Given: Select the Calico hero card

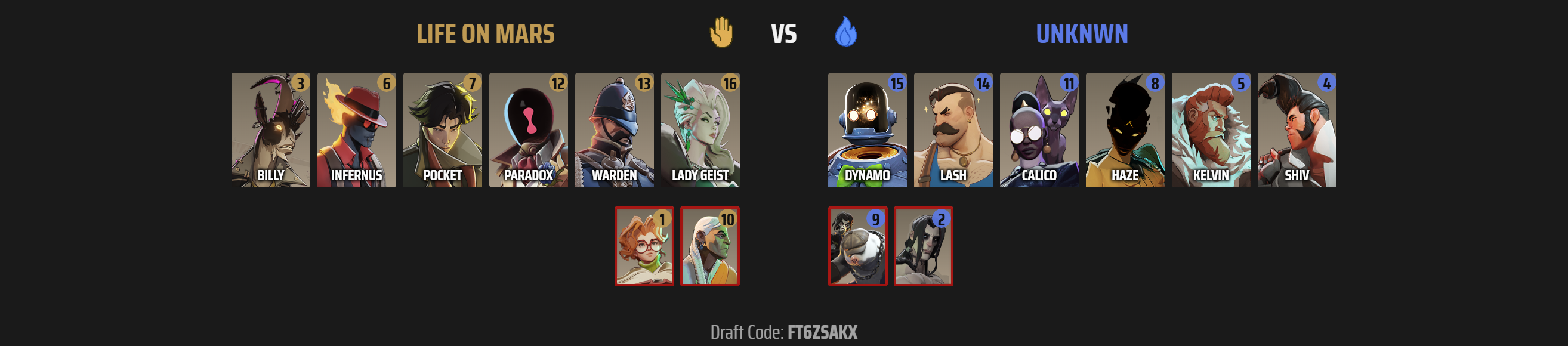Looking at the screenshot, I should (1039, 130).
